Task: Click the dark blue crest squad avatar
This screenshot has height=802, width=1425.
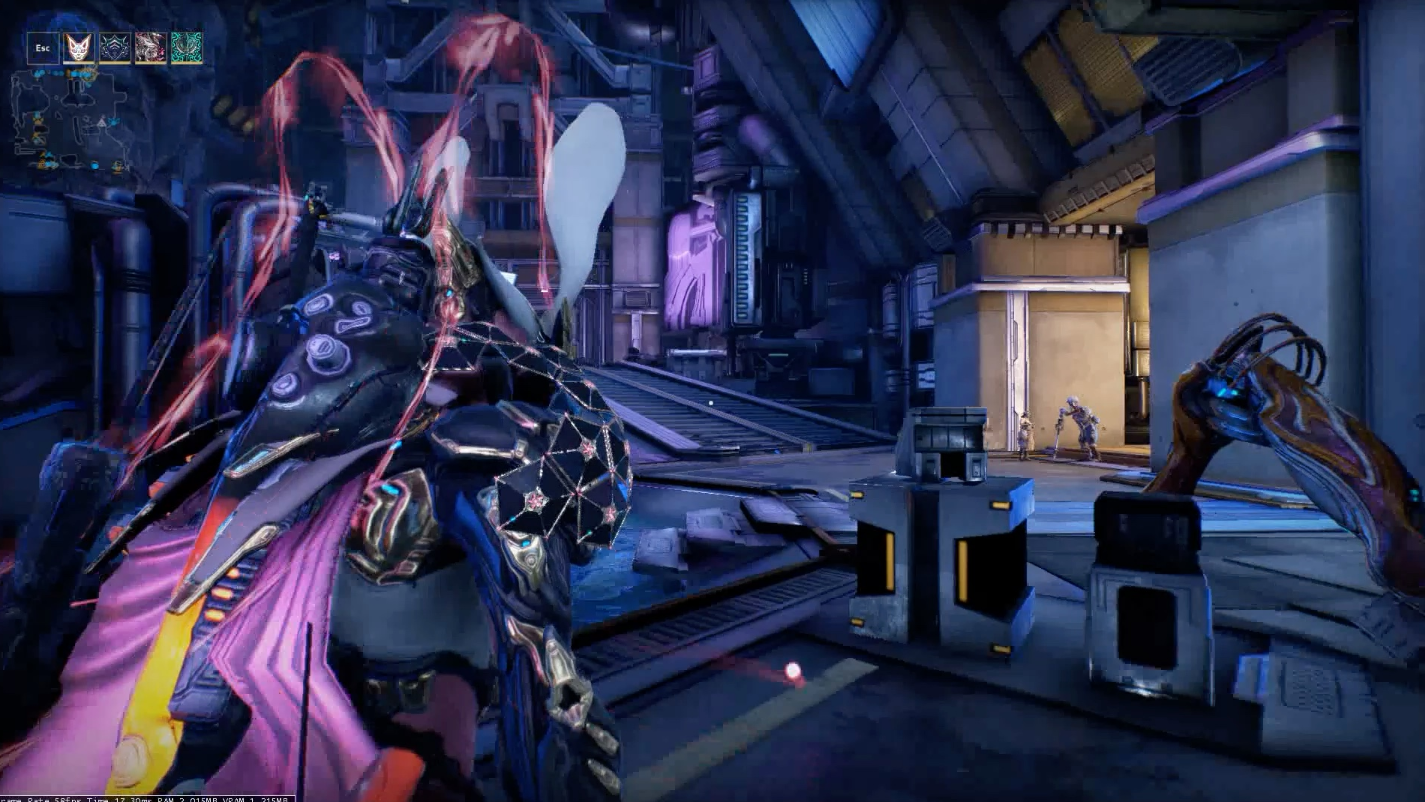Action: point(115,48)
